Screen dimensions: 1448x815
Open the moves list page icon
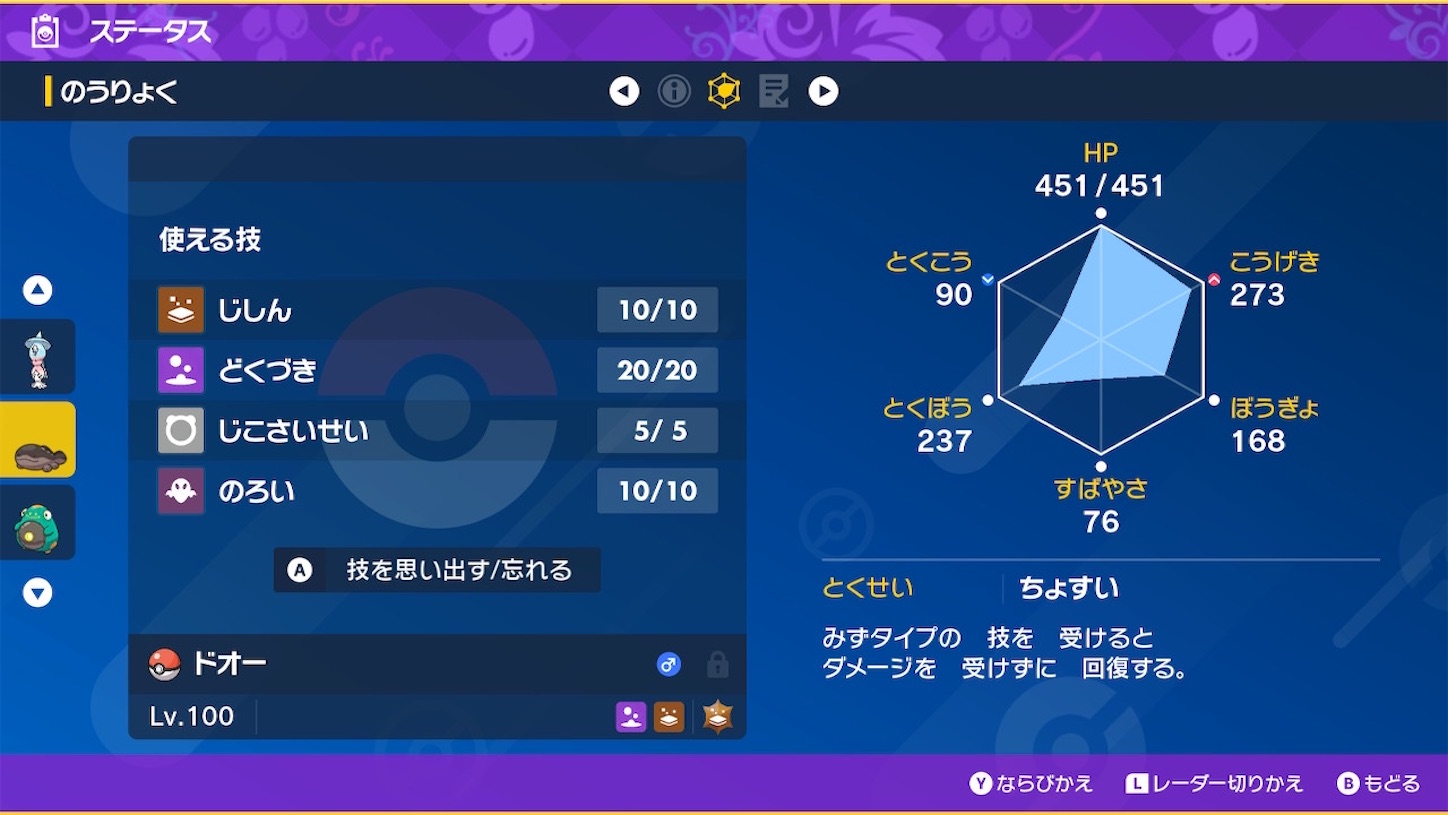[773, 90]
